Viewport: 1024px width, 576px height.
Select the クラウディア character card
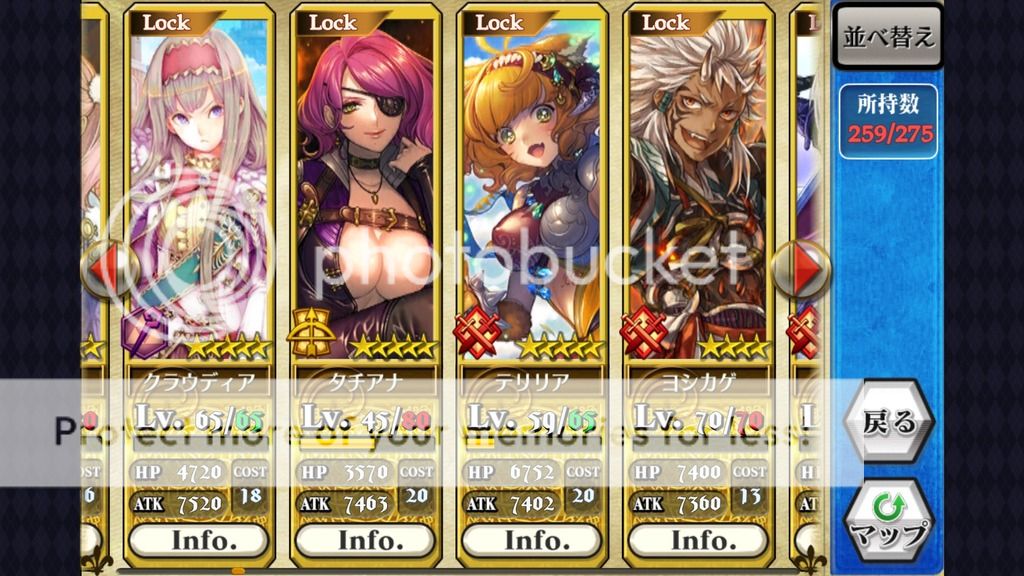click(200, 190)
